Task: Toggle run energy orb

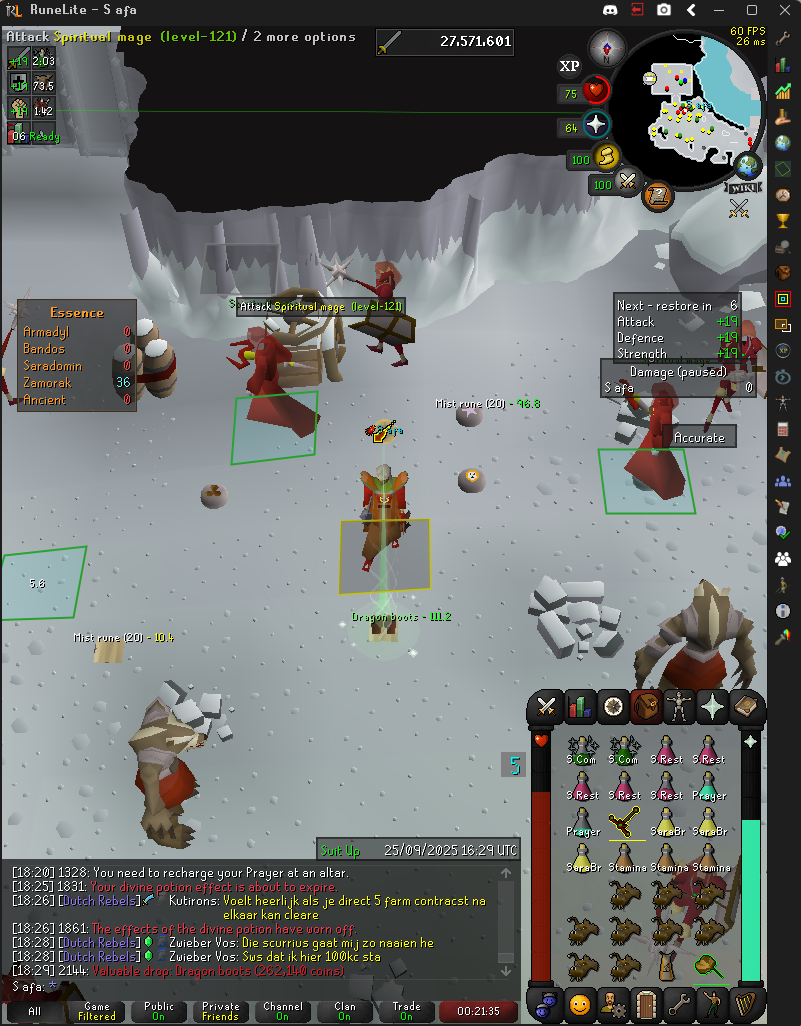Action: [x=606, y=158]
